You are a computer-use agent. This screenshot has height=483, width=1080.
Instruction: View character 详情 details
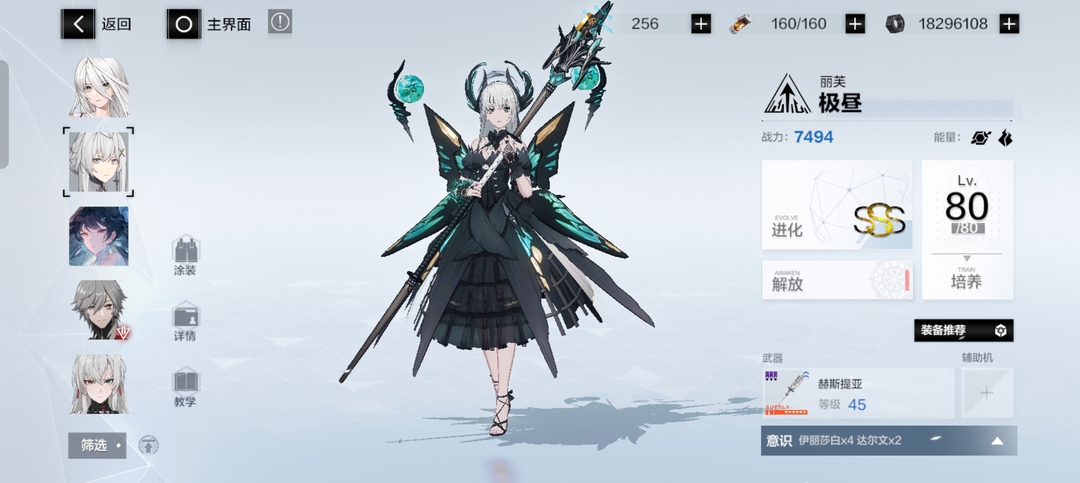coord(185,323)
